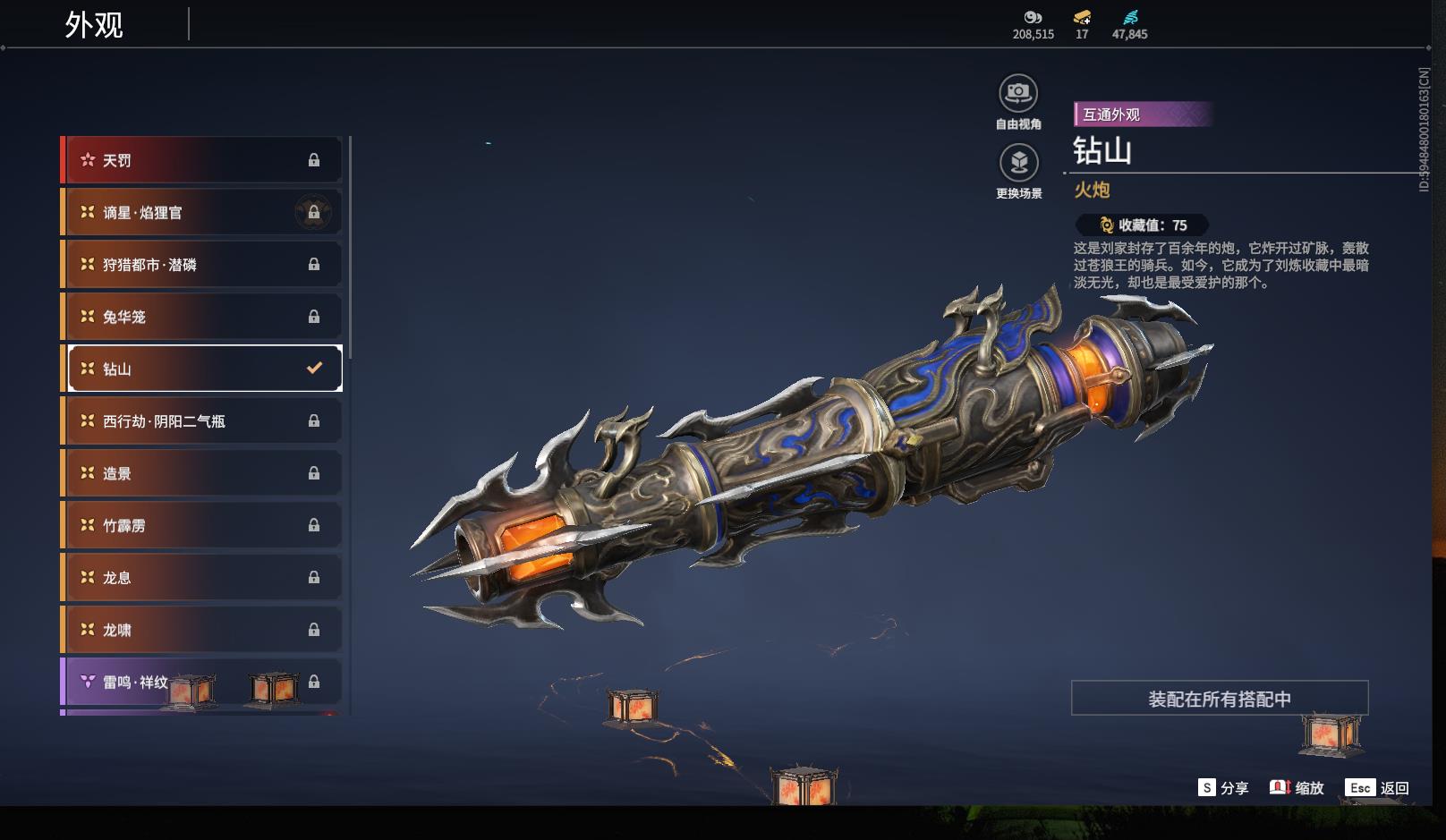Activate the 自由视角 free camera icon
The width and height of the screenshot is (1446, 840).
pos(1018,93)
